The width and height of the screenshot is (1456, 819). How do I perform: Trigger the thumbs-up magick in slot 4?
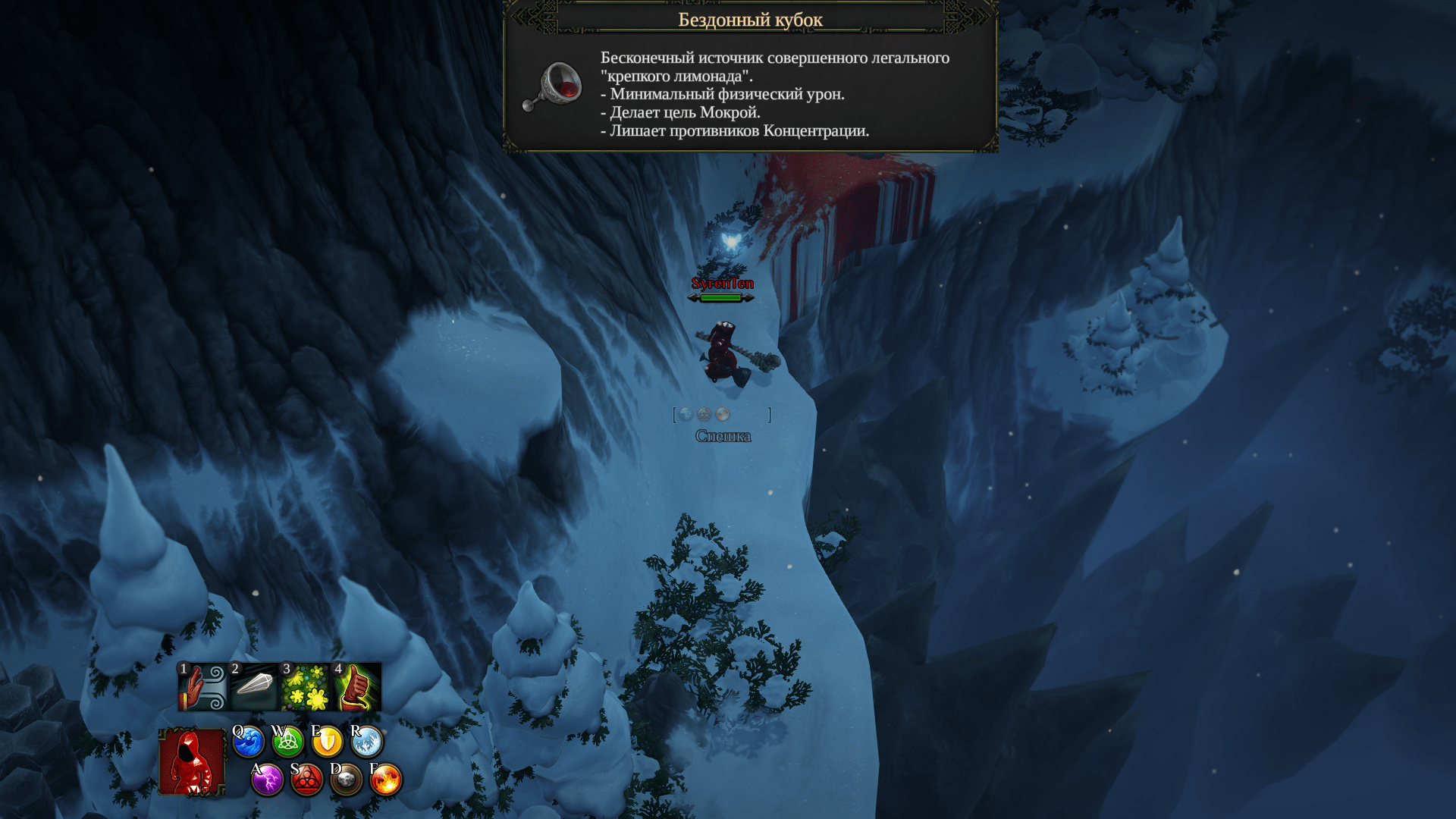click(357, 687)
